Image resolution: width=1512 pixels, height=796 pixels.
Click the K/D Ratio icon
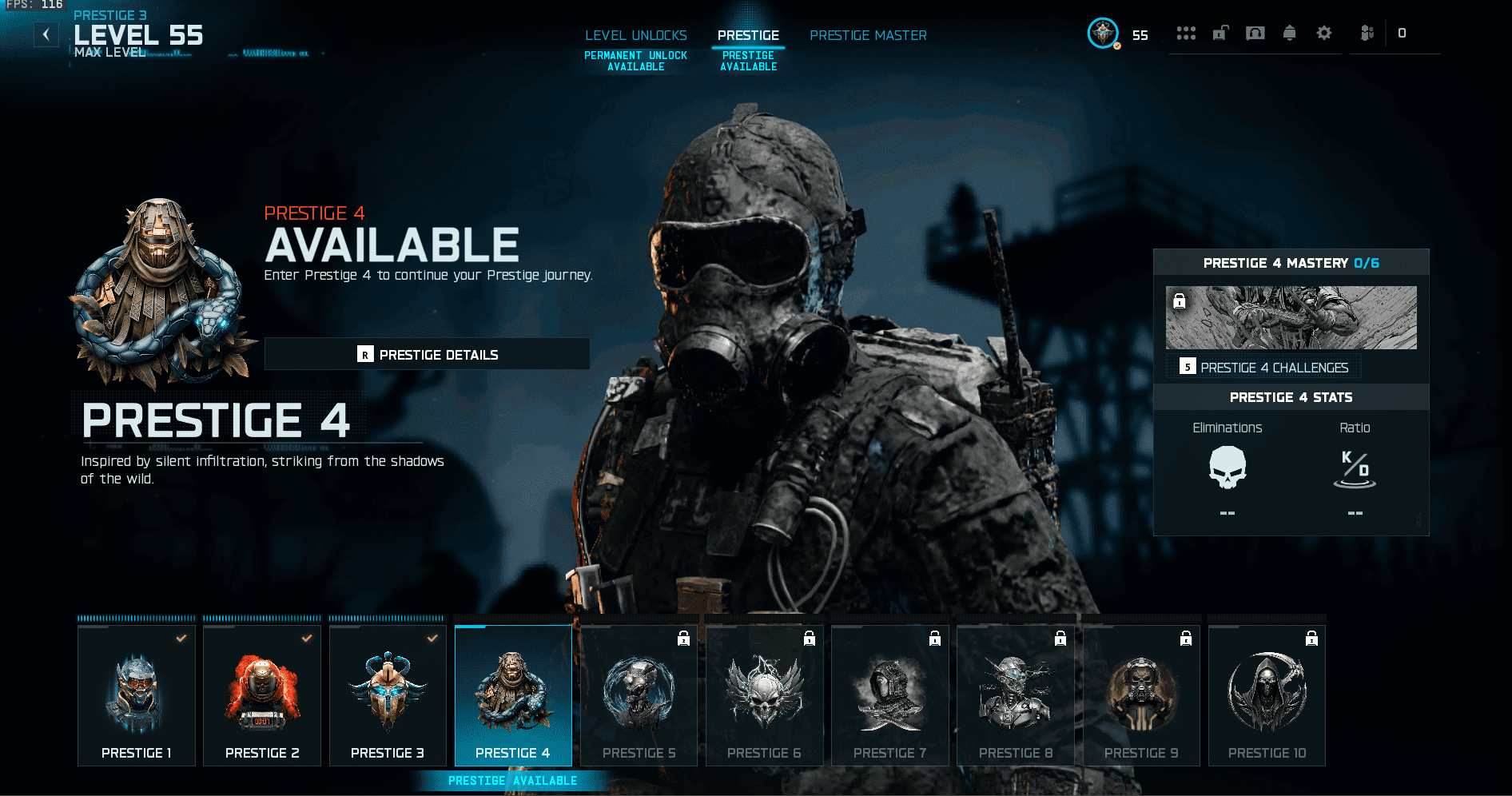point(1355,471)
